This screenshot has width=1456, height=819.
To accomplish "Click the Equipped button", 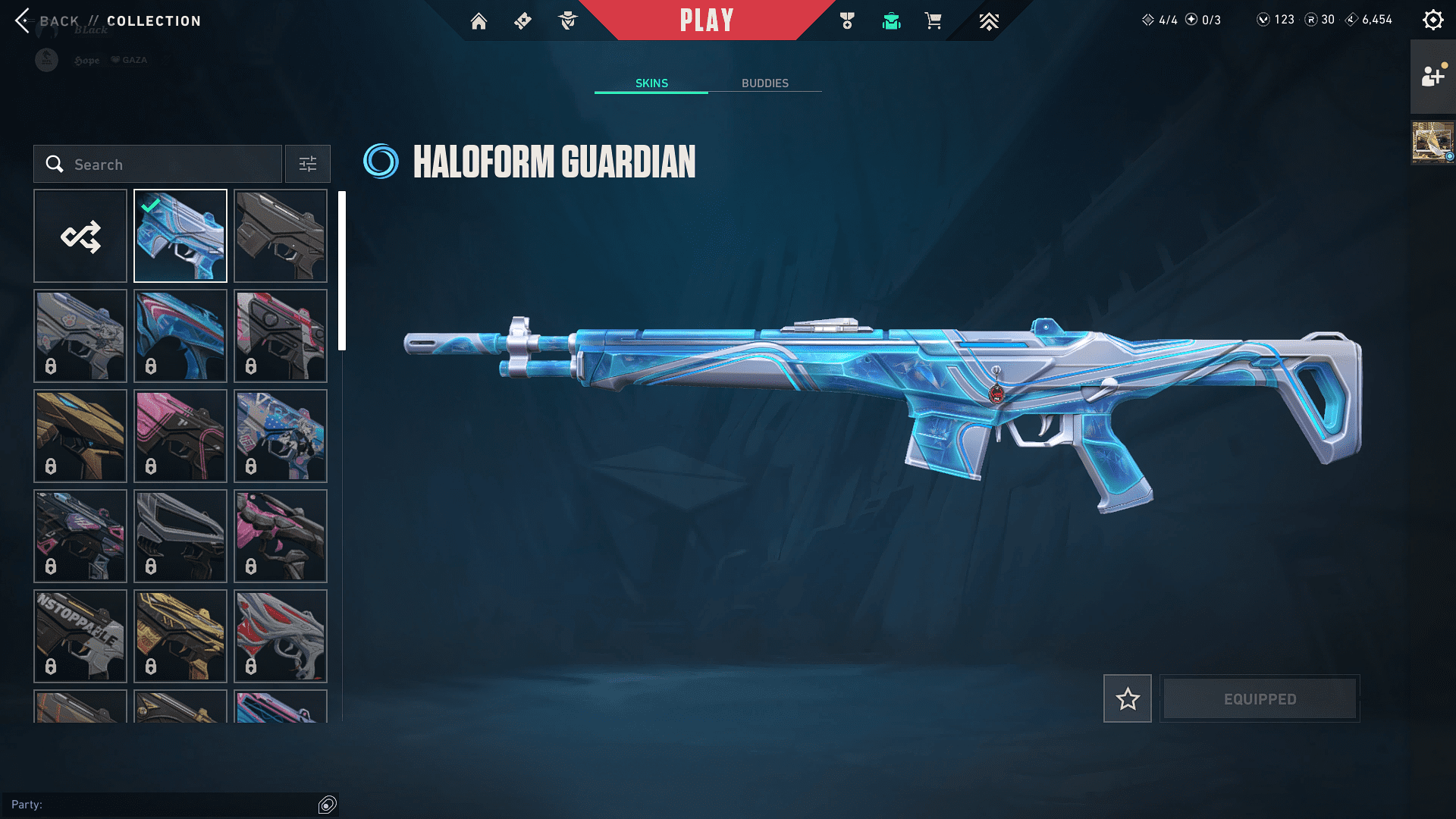I will 1260,698.
